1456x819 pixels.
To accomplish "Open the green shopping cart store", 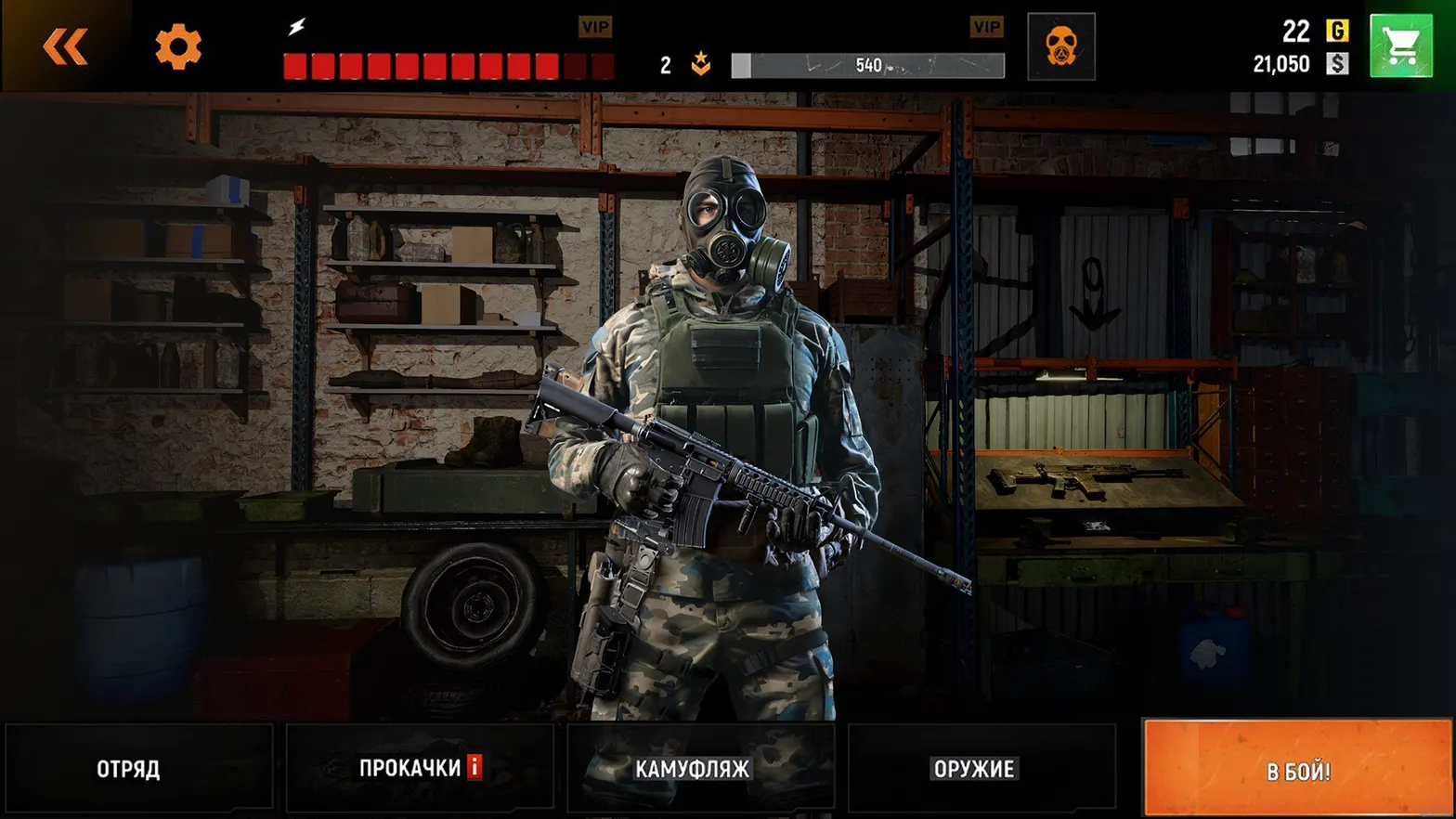I will click(1402, 44).
